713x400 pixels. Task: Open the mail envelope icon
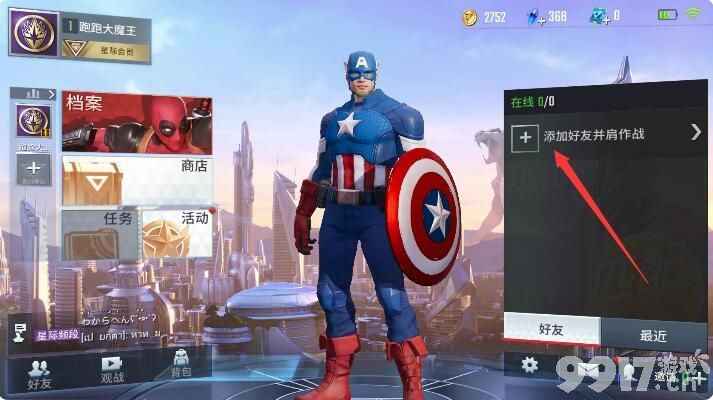590,367
